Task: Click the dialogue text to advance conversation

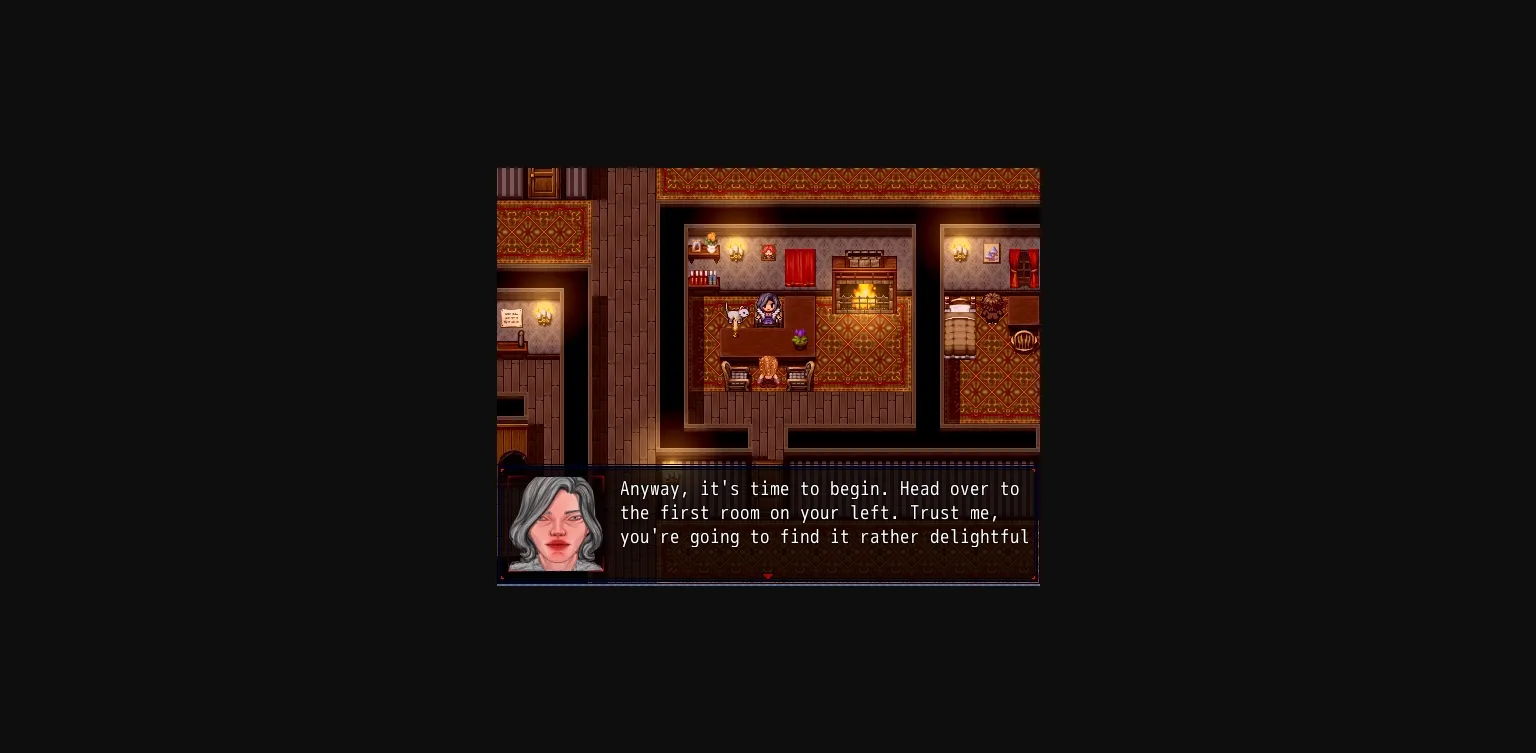Action: [x=820, y=513]
